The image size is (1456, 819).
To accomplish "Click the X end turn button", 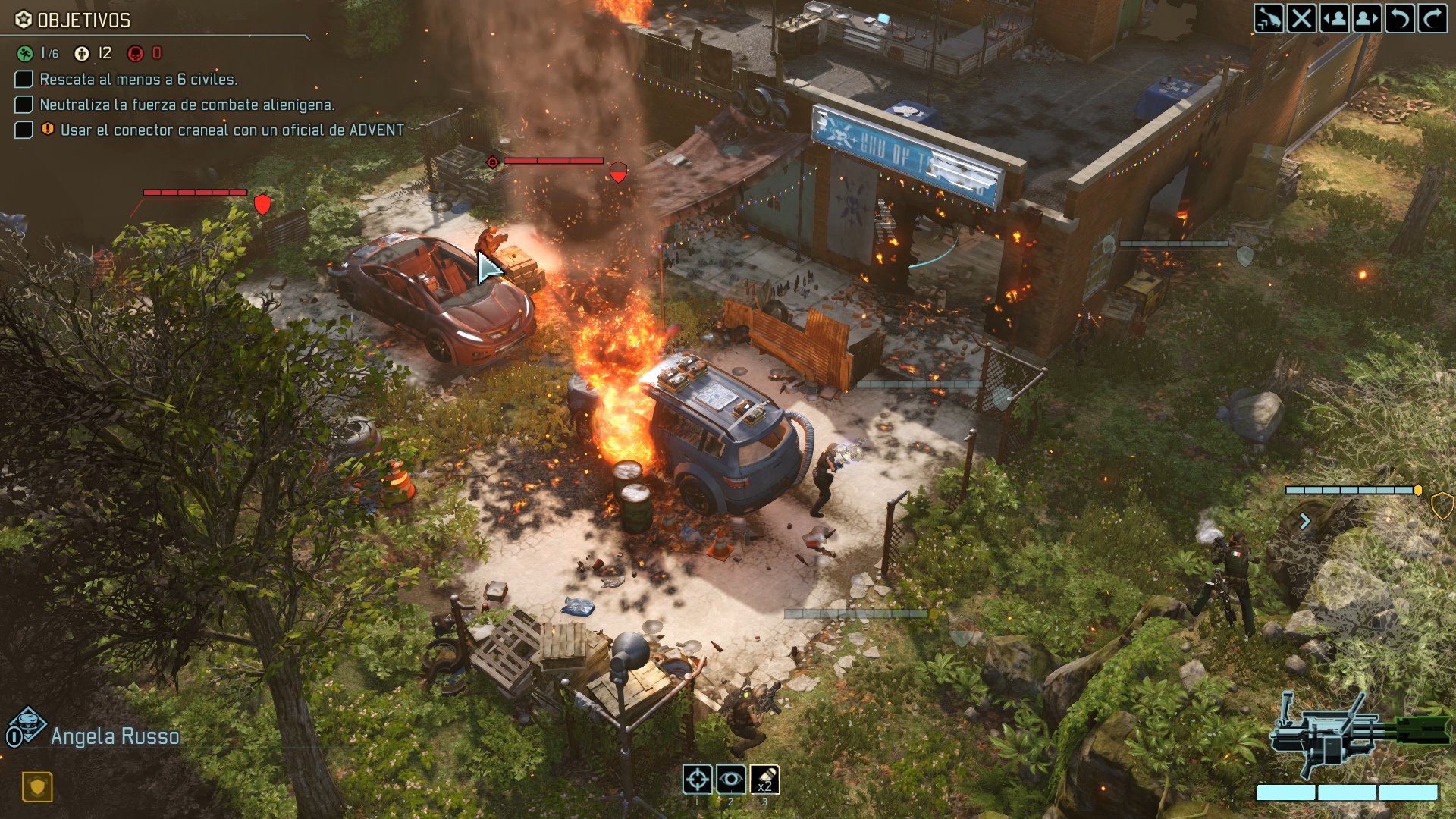I will coord(1301,18).
